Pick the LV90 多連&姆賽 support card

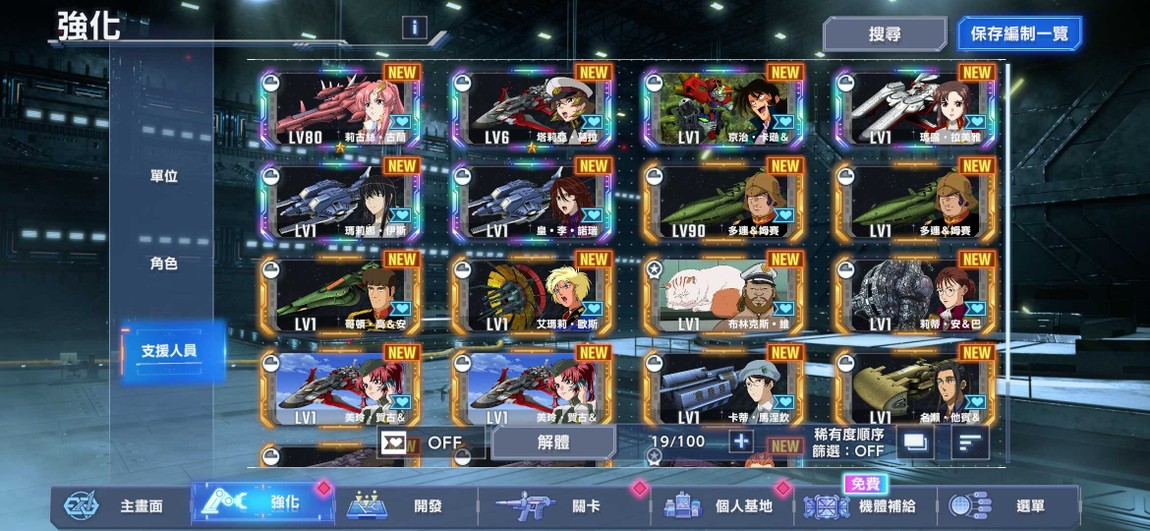click(724, 203)
